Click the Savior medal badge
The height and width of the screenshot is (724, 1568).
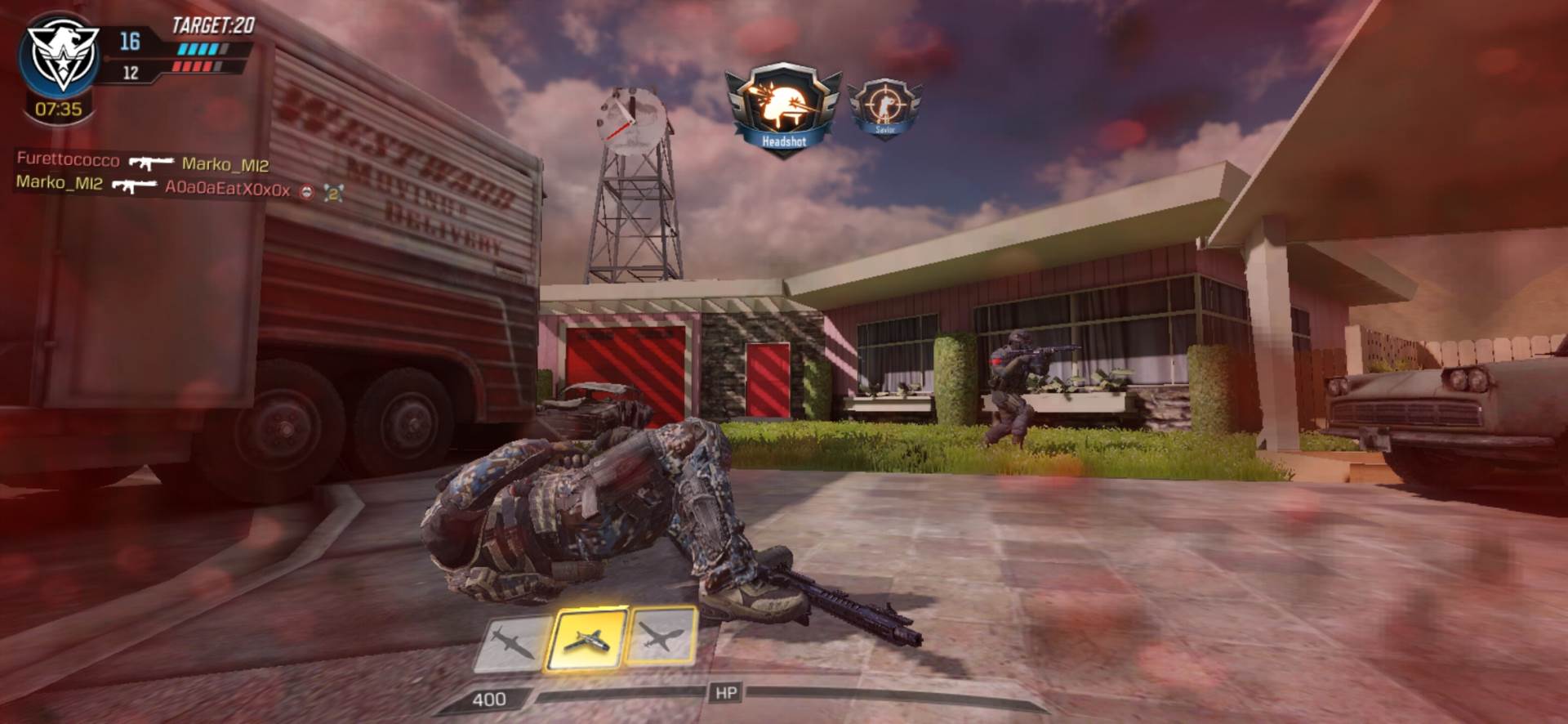(883, 107)
